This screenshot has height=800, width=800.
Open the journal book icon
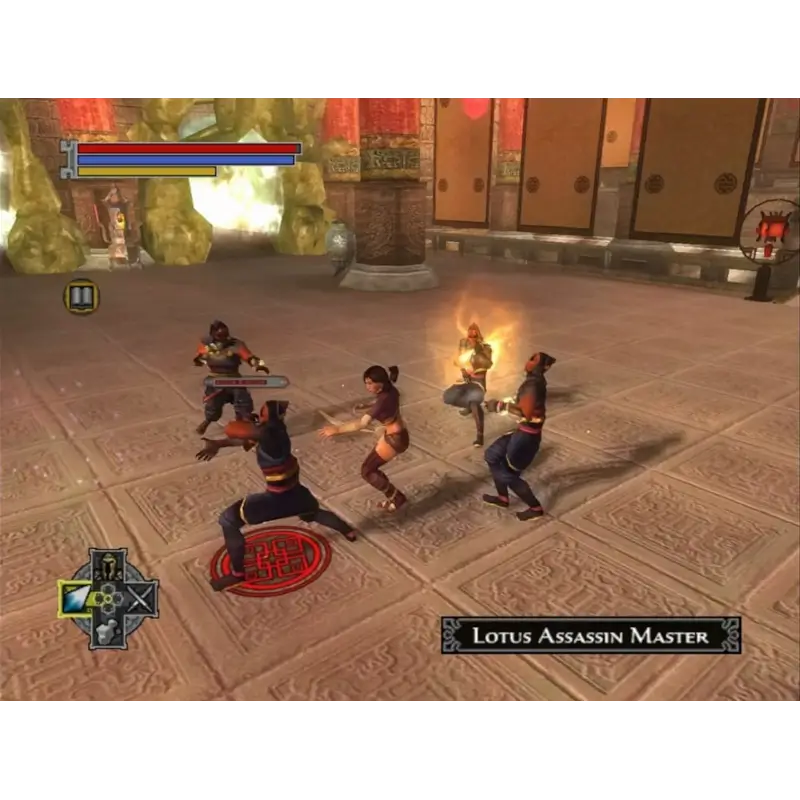click(82, 296)
